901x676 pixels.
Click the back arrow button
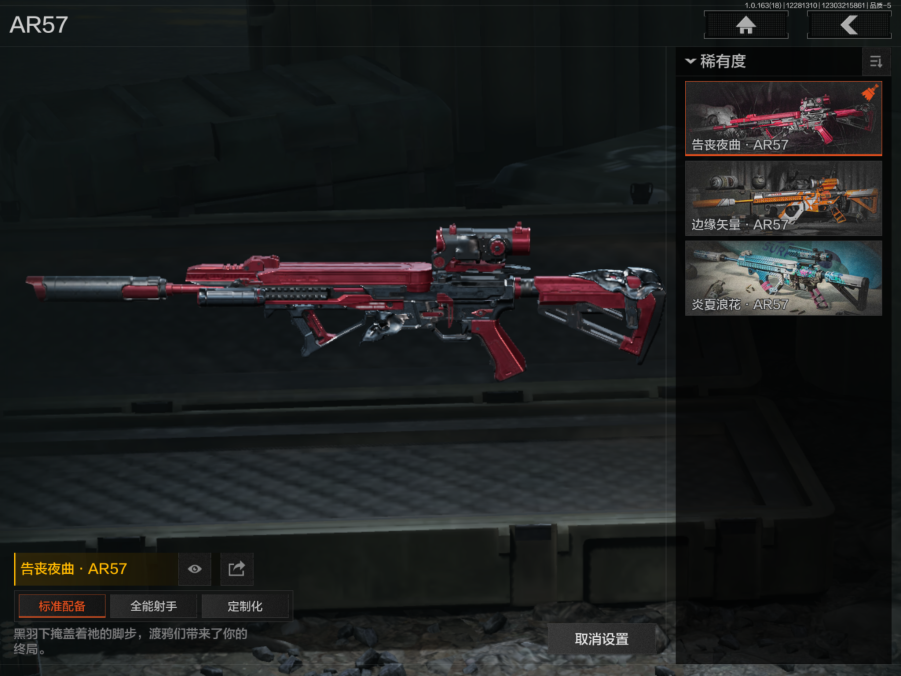click(x=848, y=25)
